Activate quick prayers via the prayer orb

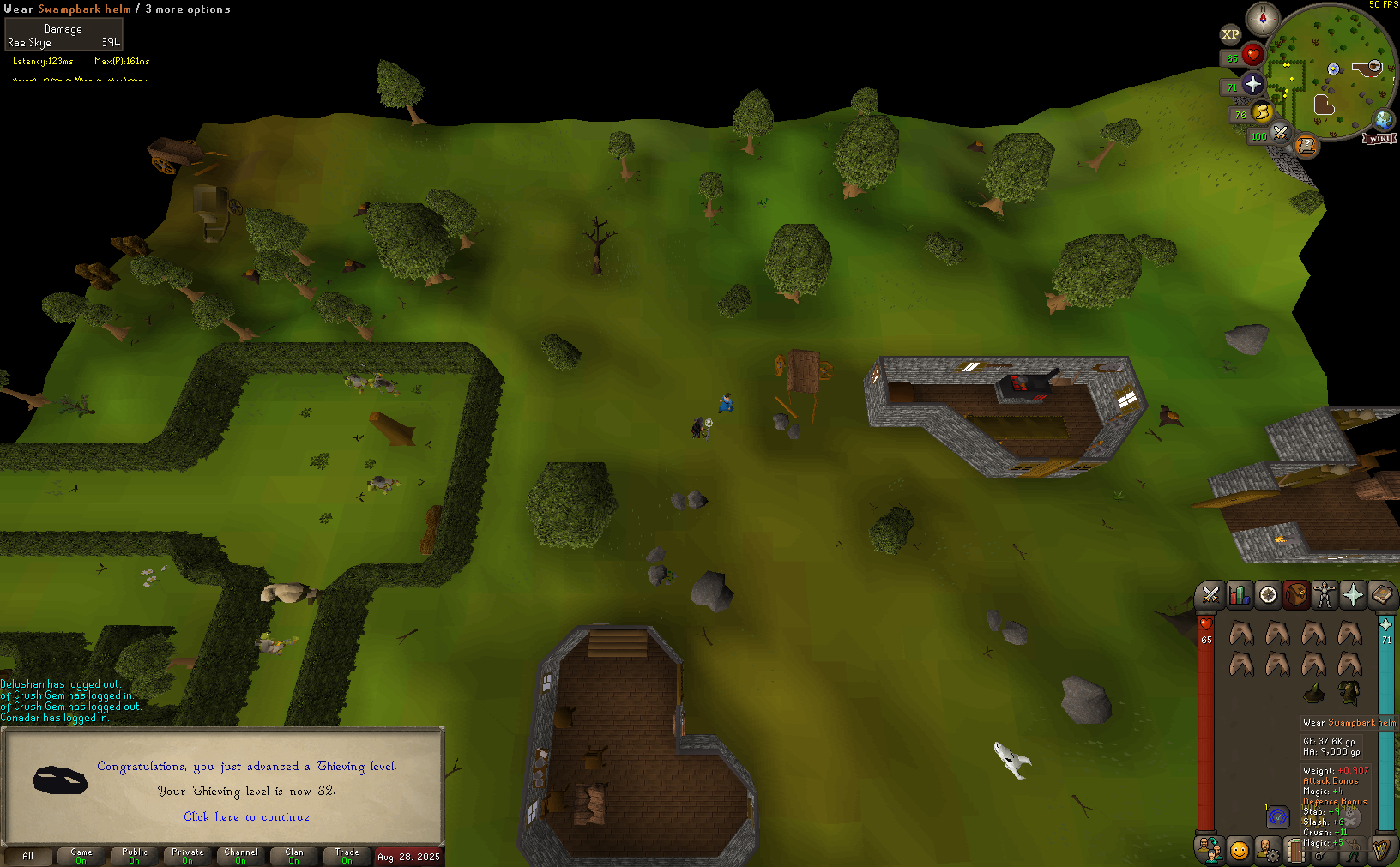click(x=1252, y=84)
